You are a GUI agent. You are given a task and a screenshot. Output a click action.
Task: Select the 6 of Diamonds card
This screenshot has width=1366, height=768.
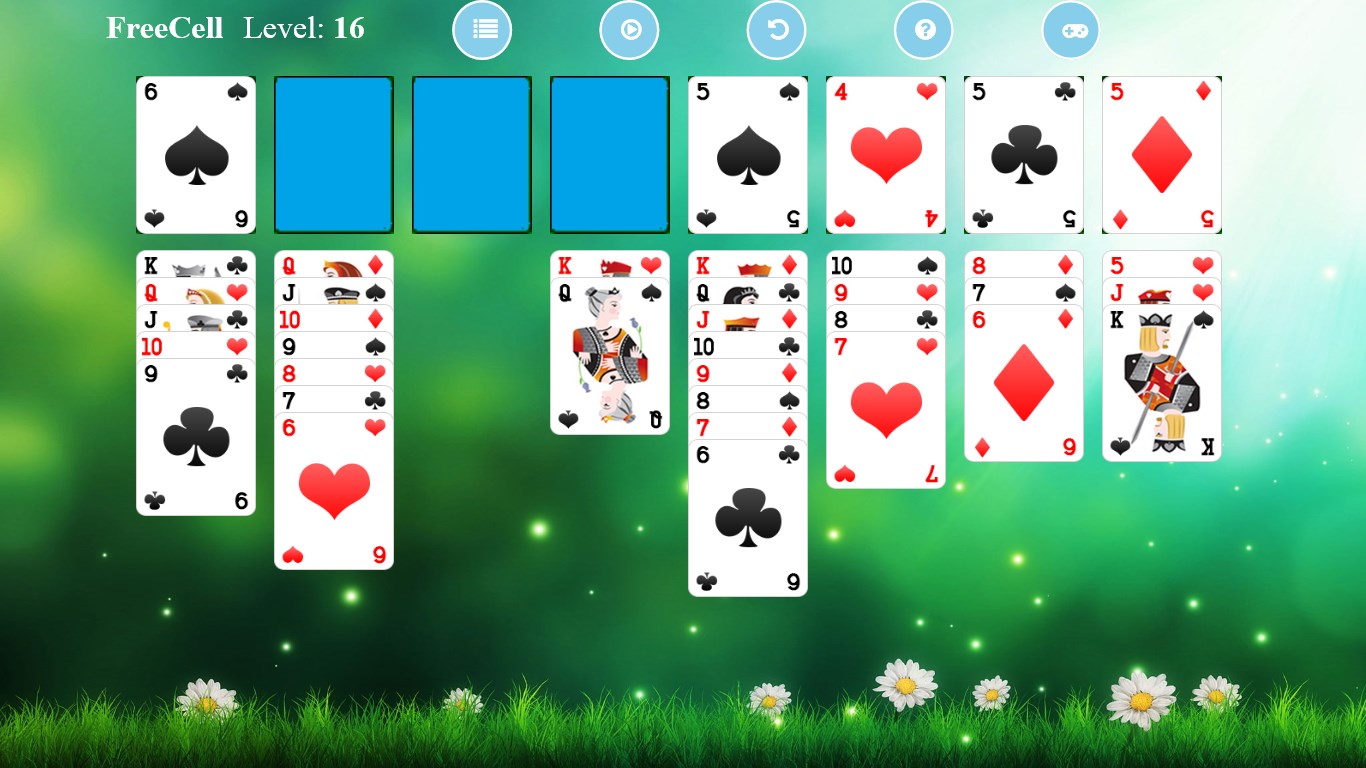pyautogui.click(x=1023, y=385)
